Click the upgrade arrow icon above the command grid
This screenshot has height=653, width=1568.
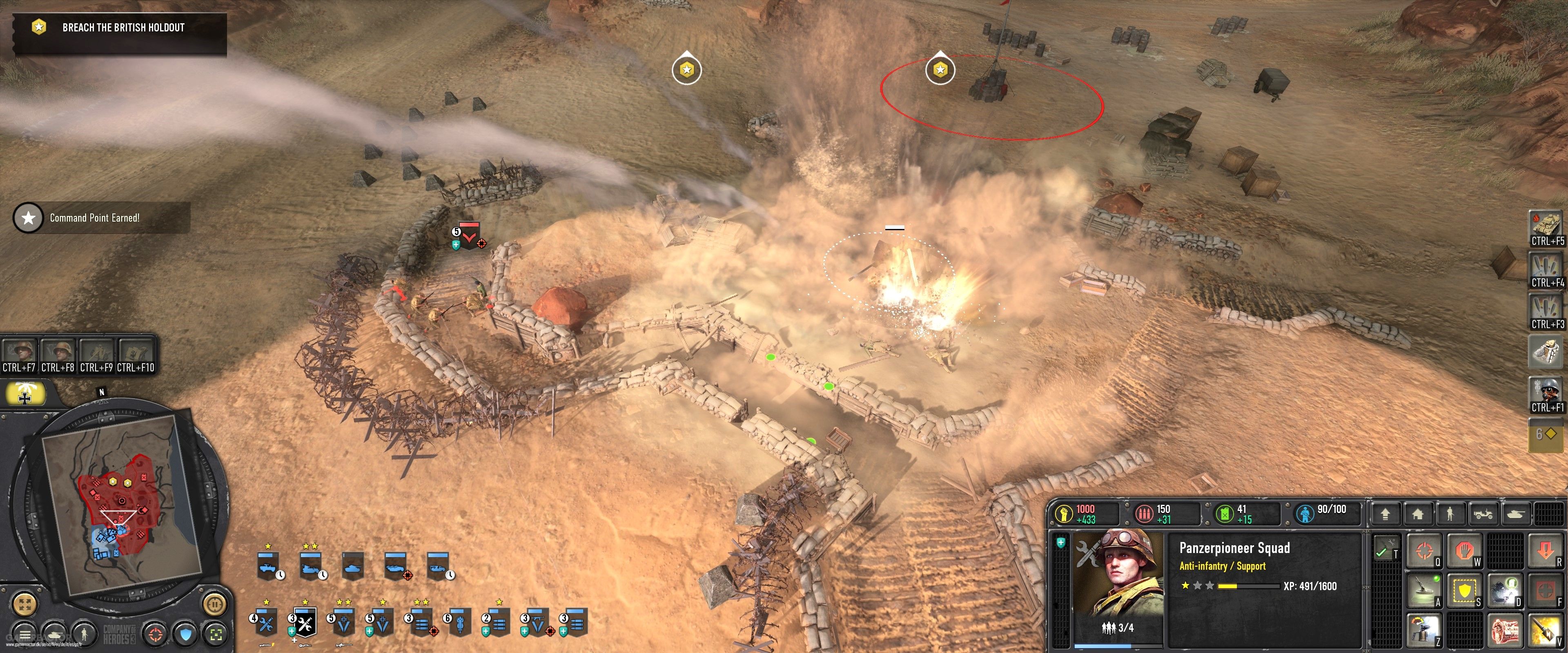[x=1385, y=514]
